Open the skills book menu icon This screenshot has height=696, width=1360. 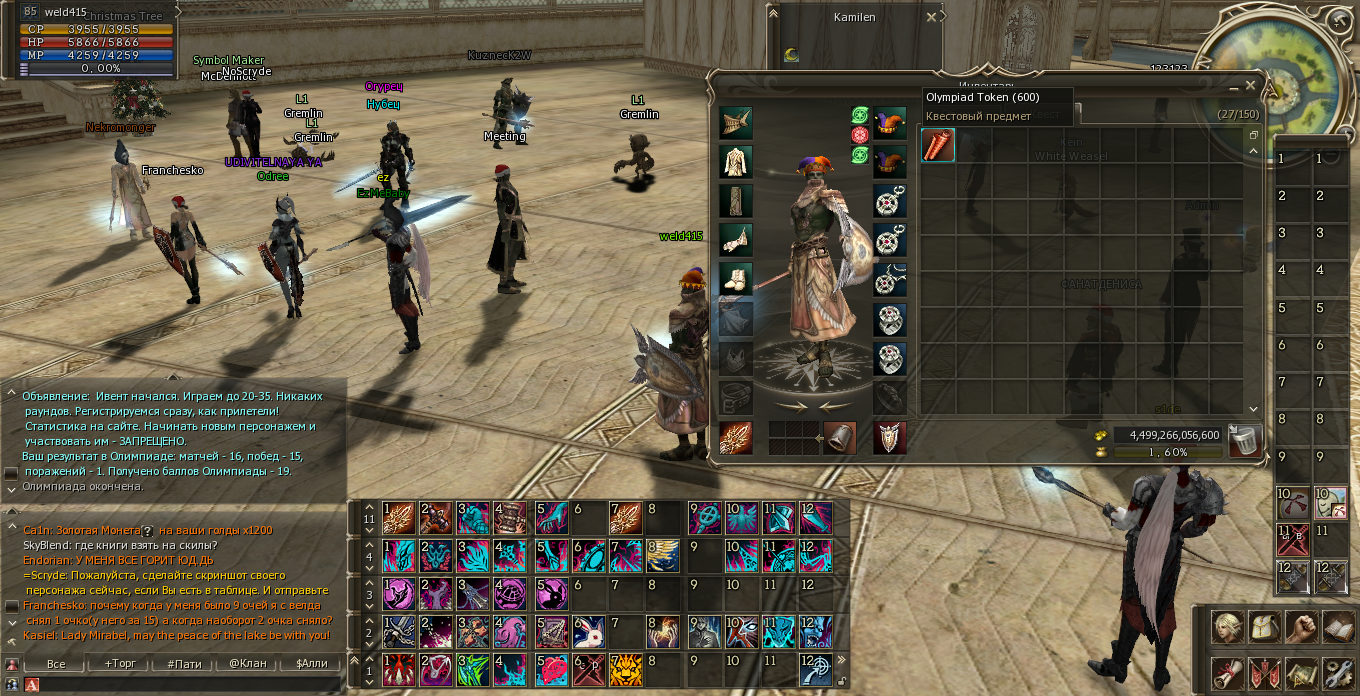(x=1337, y=627)
